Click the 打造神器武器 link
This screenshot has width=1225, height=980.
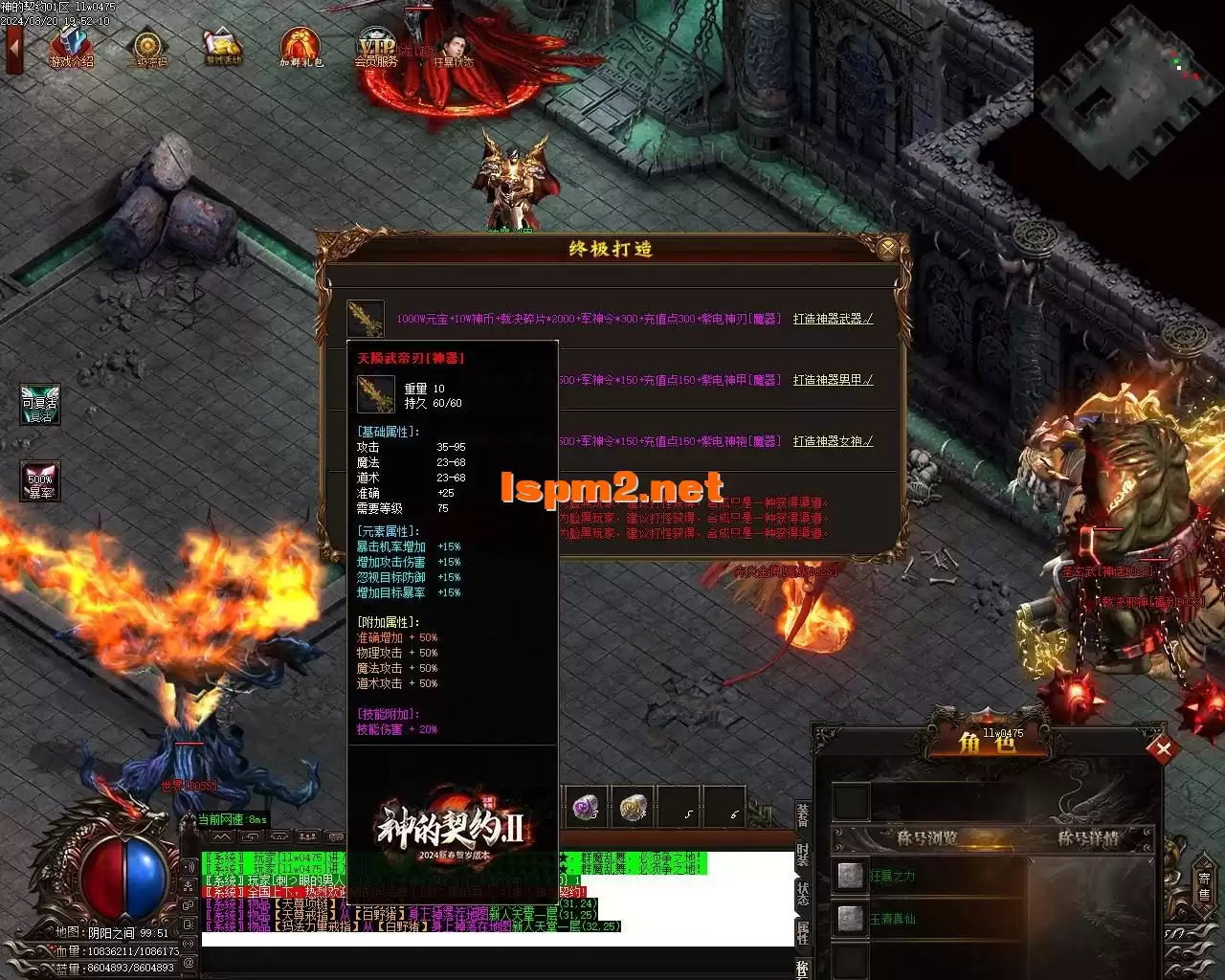point(832,319)
